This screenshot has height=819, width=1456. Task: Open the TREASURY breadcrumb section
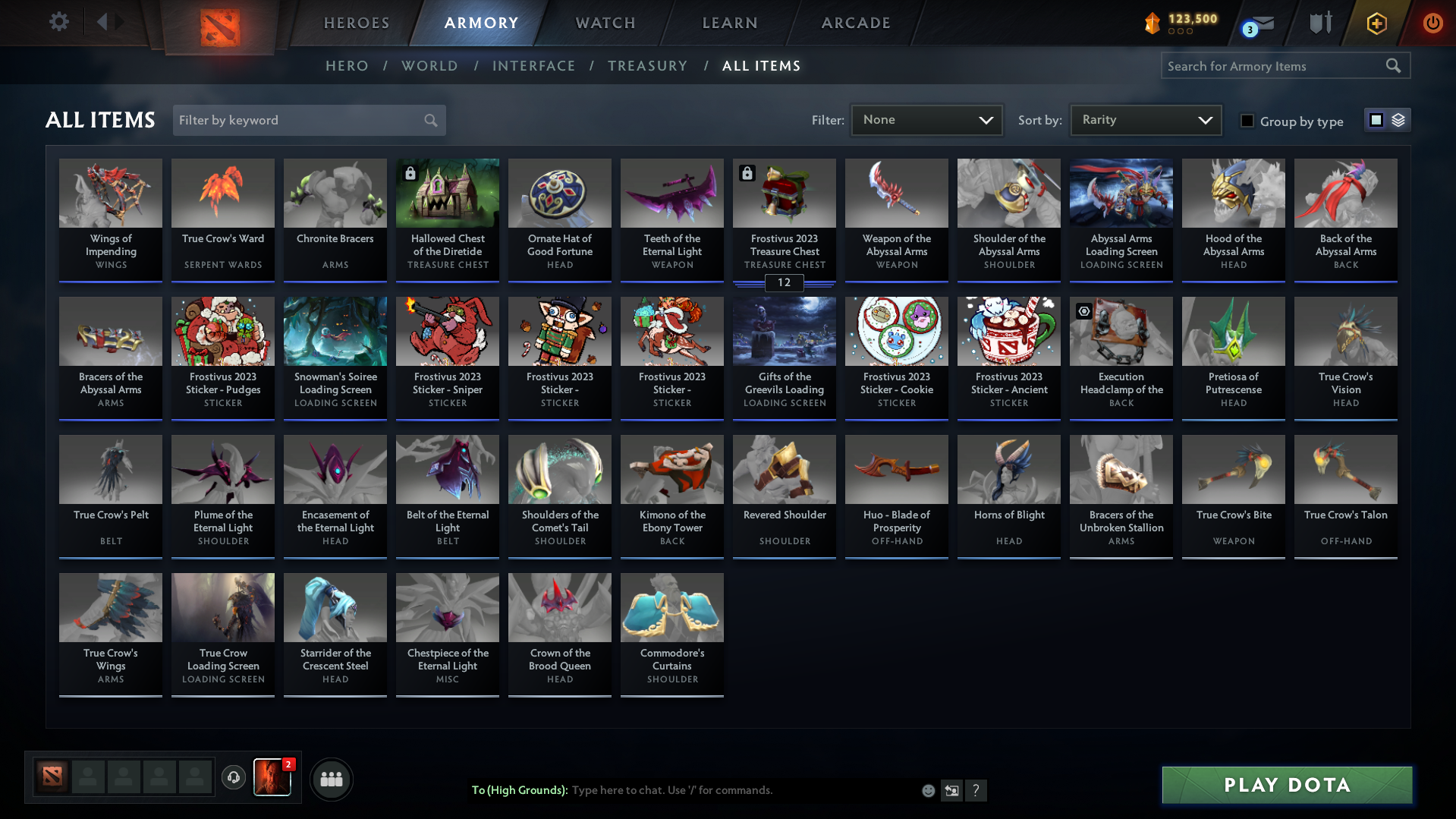click(647, 66)
